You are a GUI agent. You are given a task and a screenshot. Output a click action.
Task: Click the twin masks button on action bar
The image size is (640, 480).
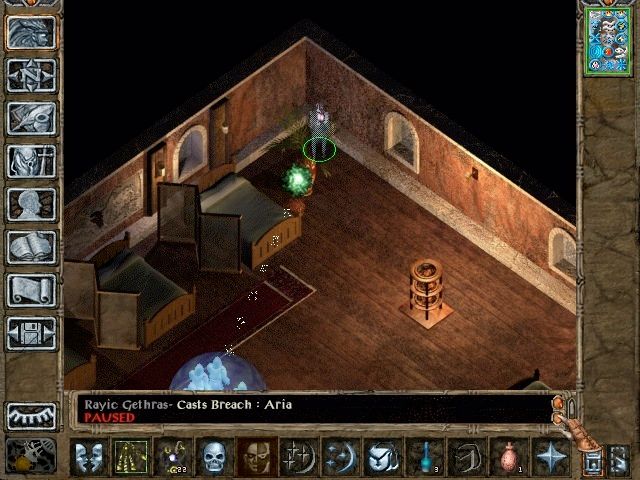(88, 457)
